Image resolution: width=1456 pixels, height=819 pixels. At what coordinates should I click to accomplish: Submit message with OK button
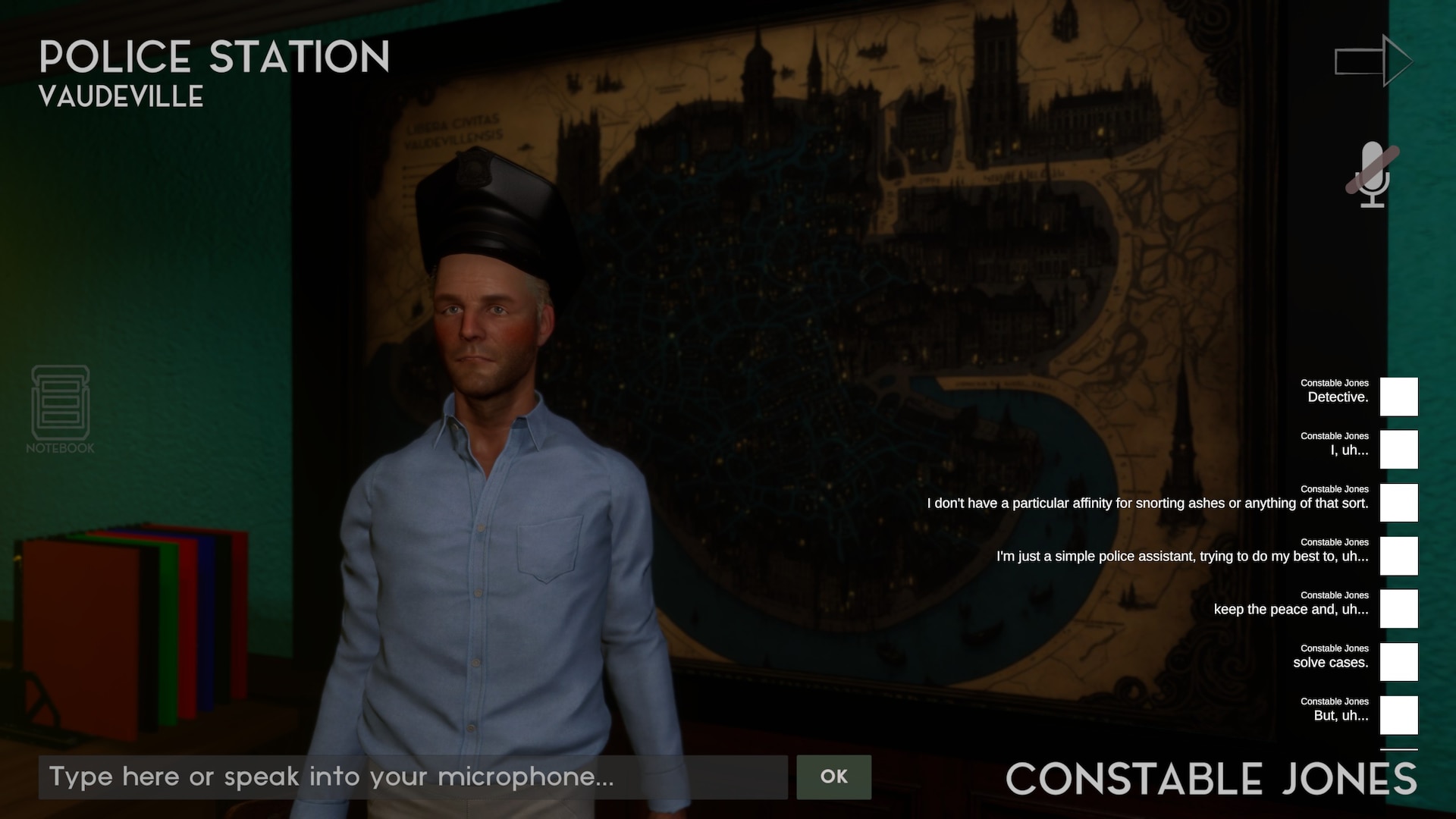click(833, 777)
